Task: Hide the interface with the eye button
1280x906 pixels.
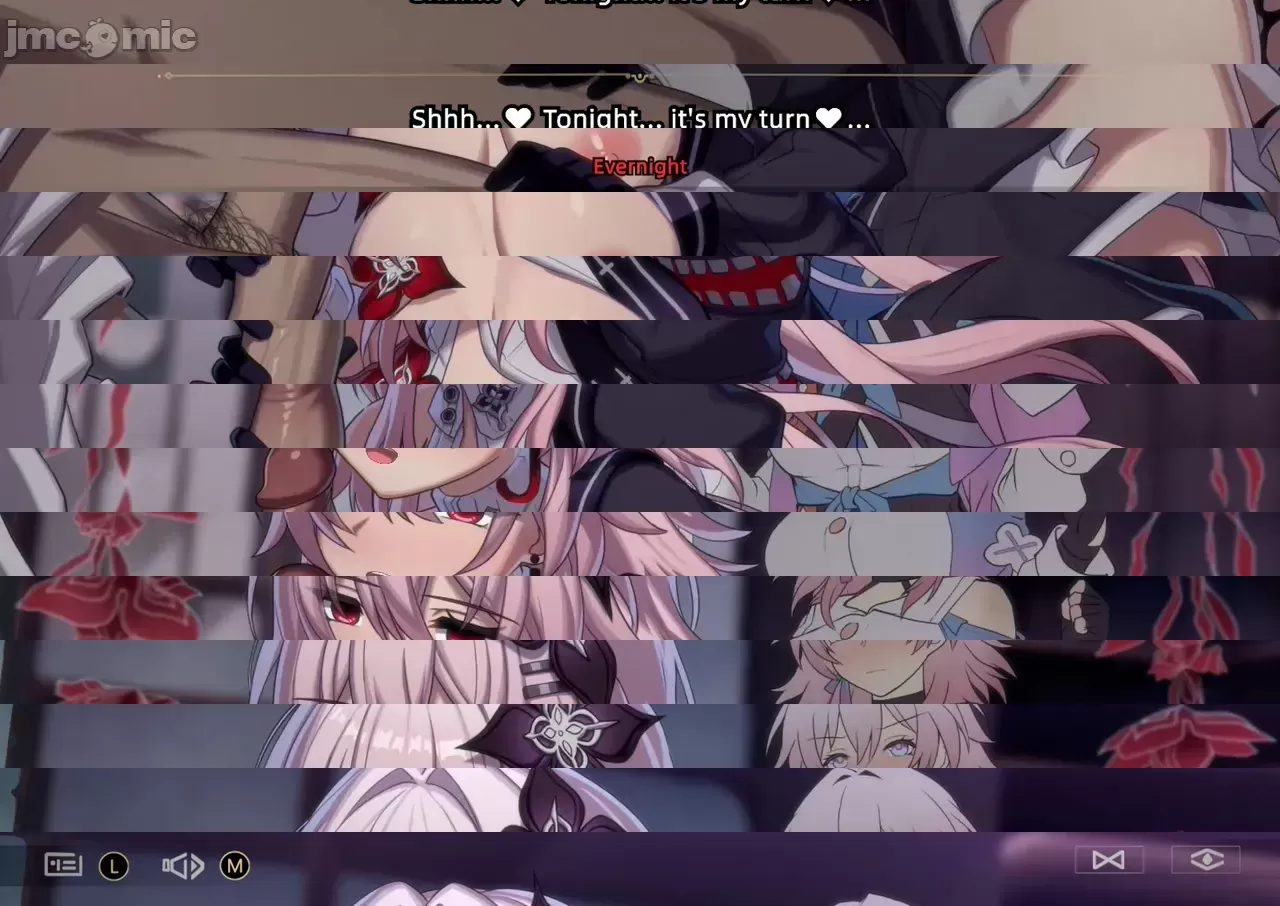Action: (1206, 860)
